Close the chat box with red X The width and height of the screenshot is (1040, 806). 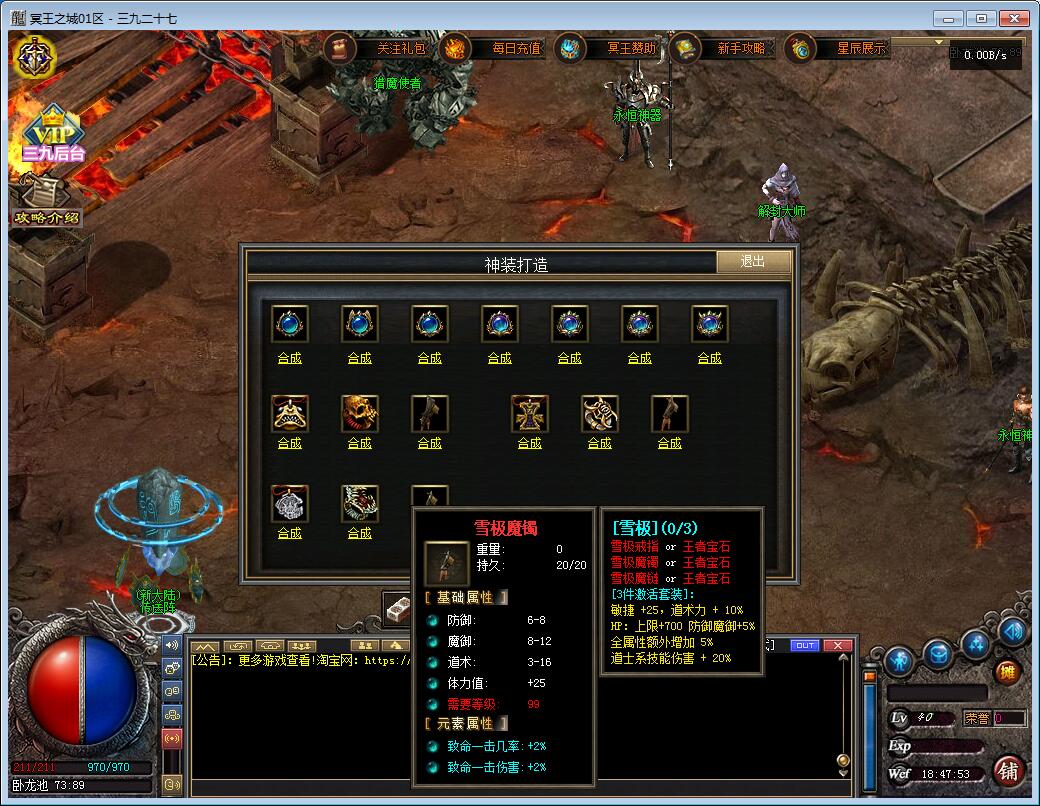coord(837,645)
